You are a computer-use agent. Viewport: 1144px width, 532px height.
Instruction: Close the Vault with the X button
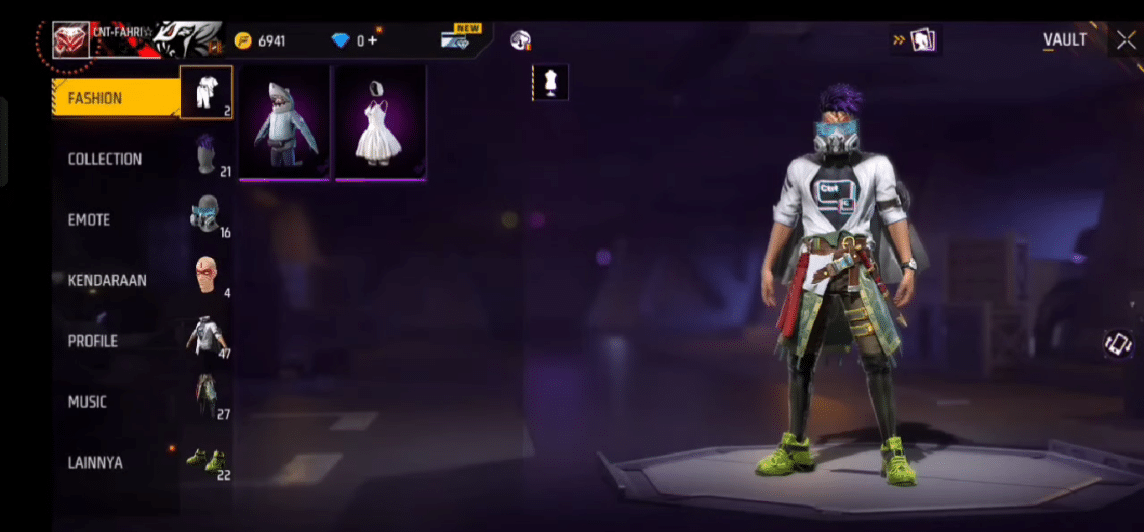click(x=1125, y=40)
